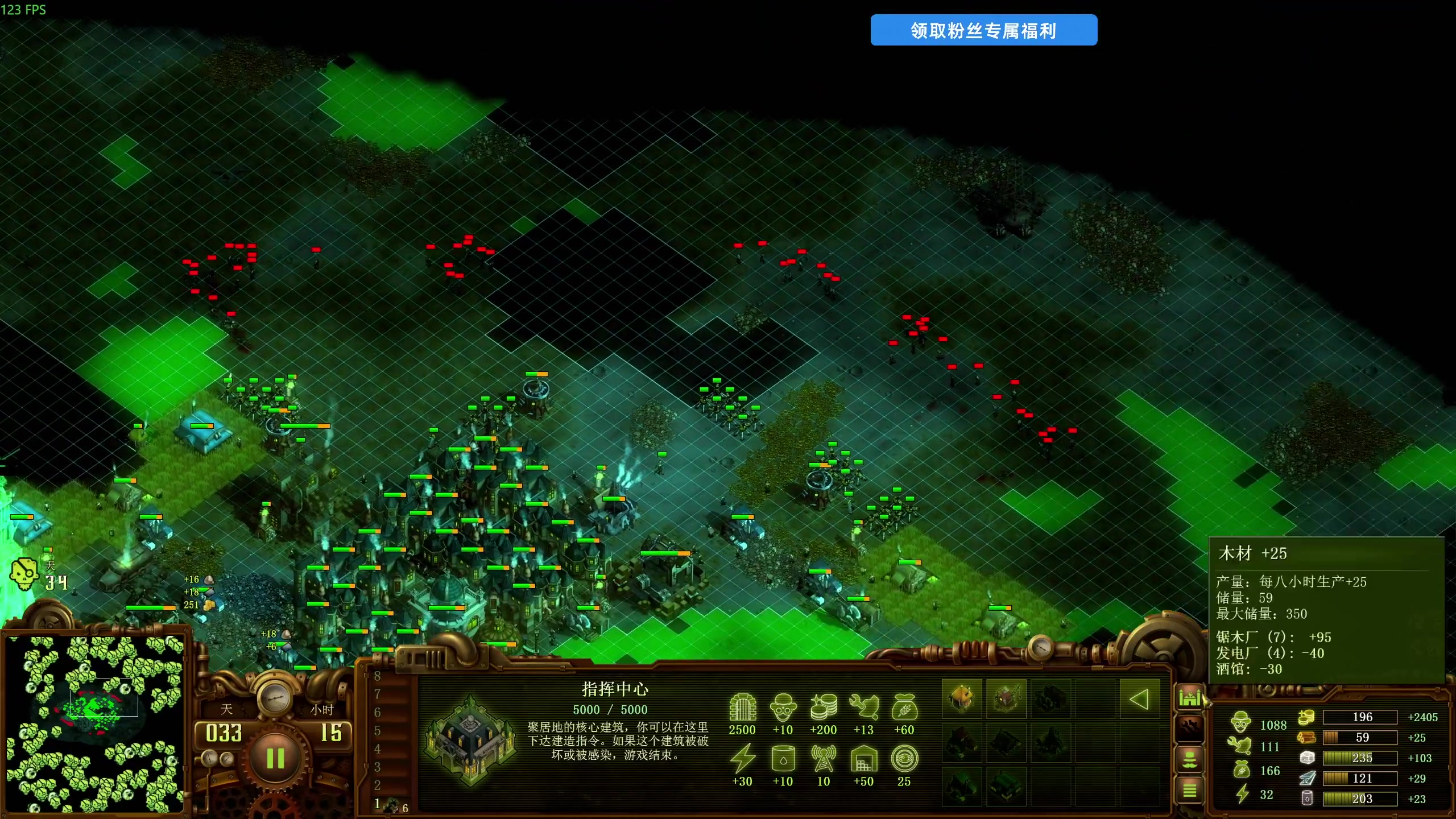
Task: Select the green-roofed house on the bottom row
Action: tap(962, 787)
